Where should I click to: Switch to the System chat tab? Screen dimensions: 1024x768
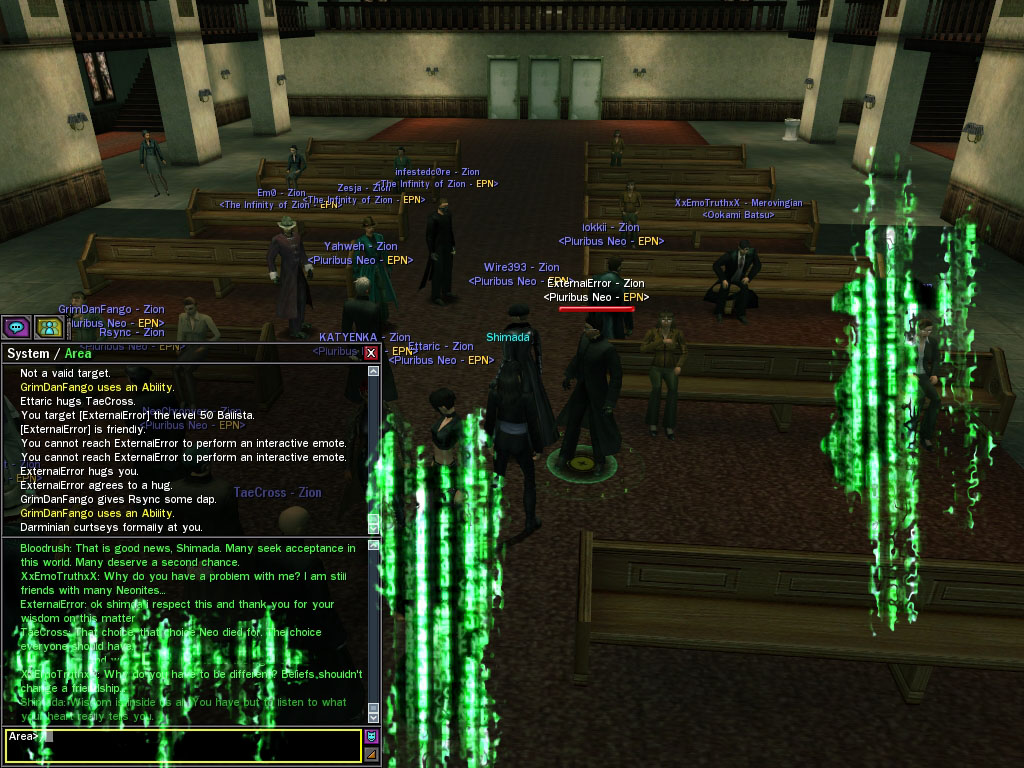tap(28, 353)
